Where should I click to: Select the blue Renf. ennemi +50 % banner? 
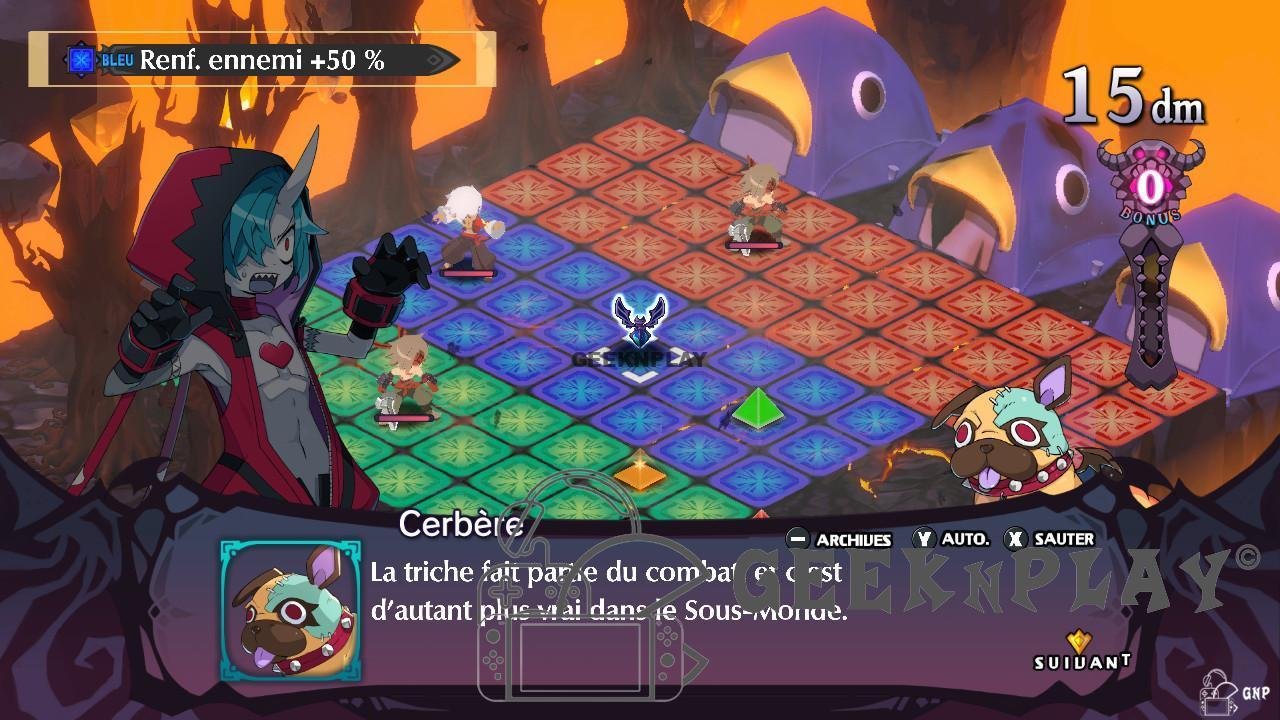click(262, 60)
